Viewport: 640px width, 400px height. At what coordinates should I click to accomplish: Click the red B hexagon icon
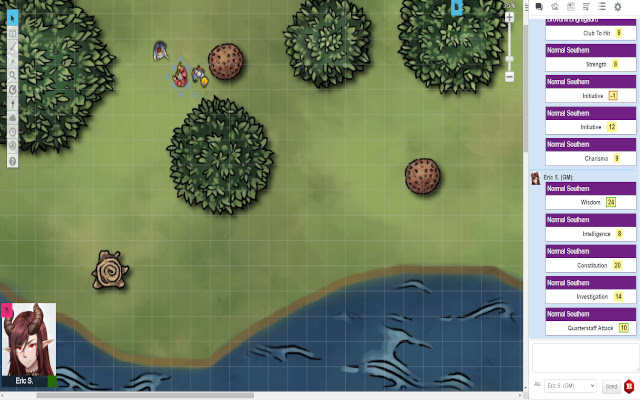630,385
